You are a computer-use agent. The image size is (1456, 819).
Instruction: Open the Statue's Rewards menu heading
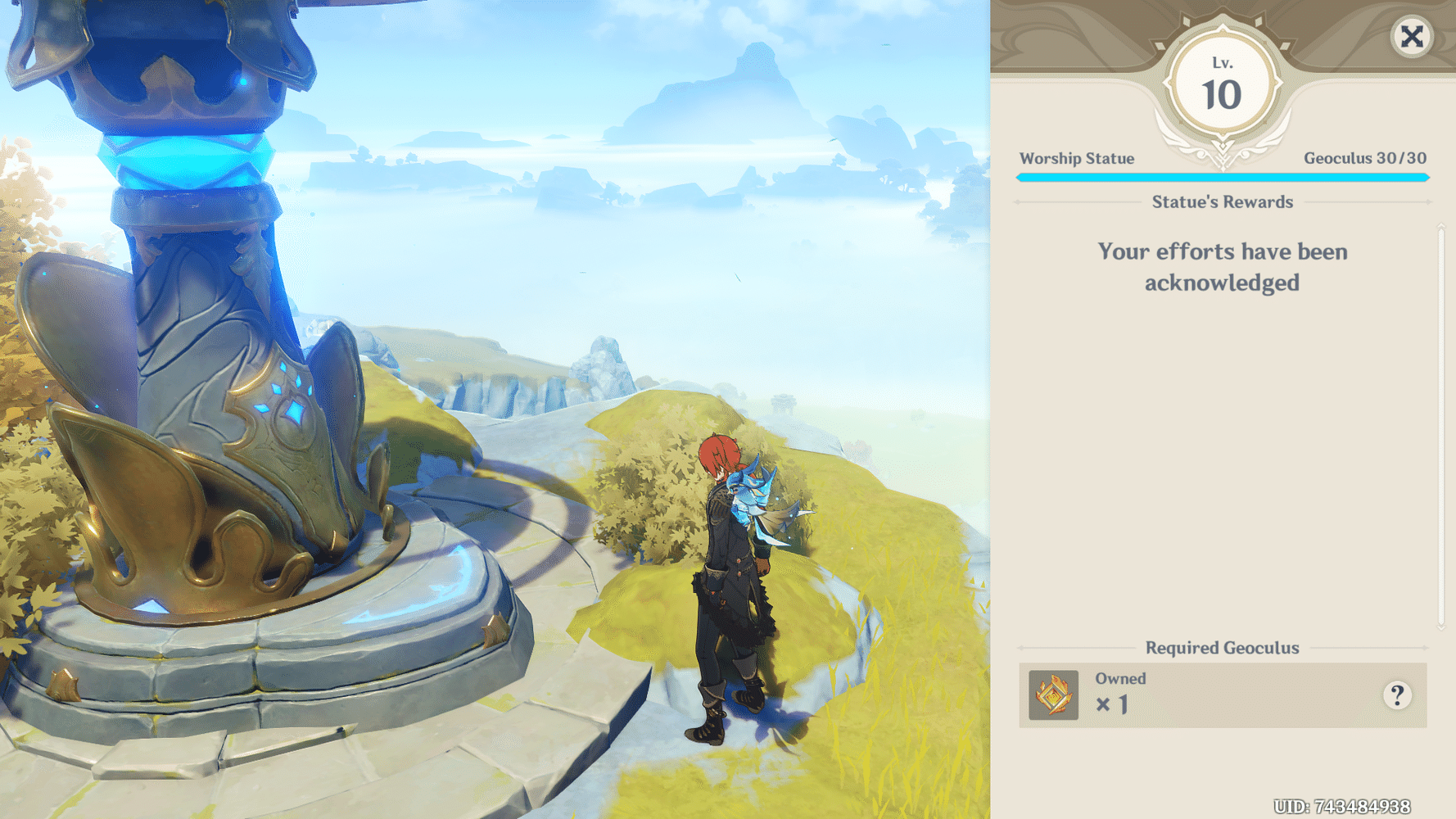pos(1222,201)
